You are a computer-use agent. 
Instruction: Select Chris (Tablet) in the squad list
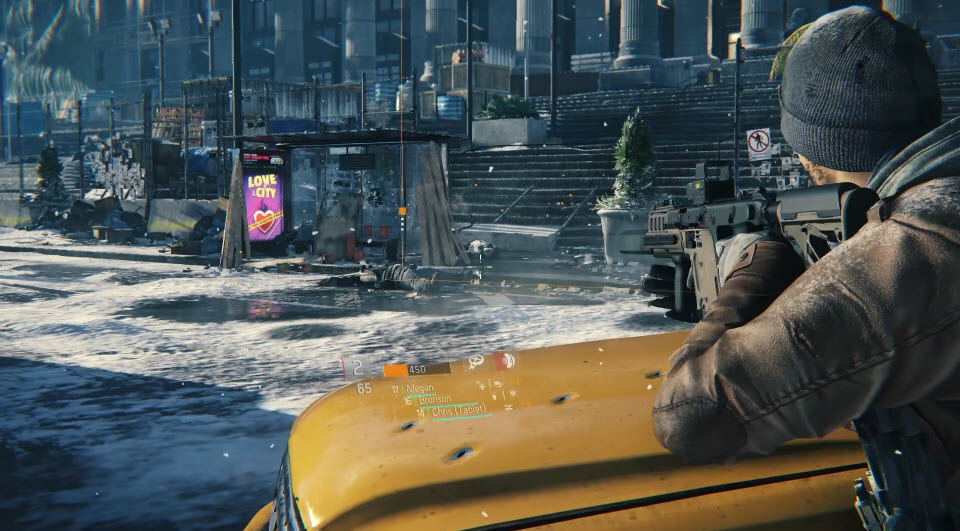click(x=460, y=411)
